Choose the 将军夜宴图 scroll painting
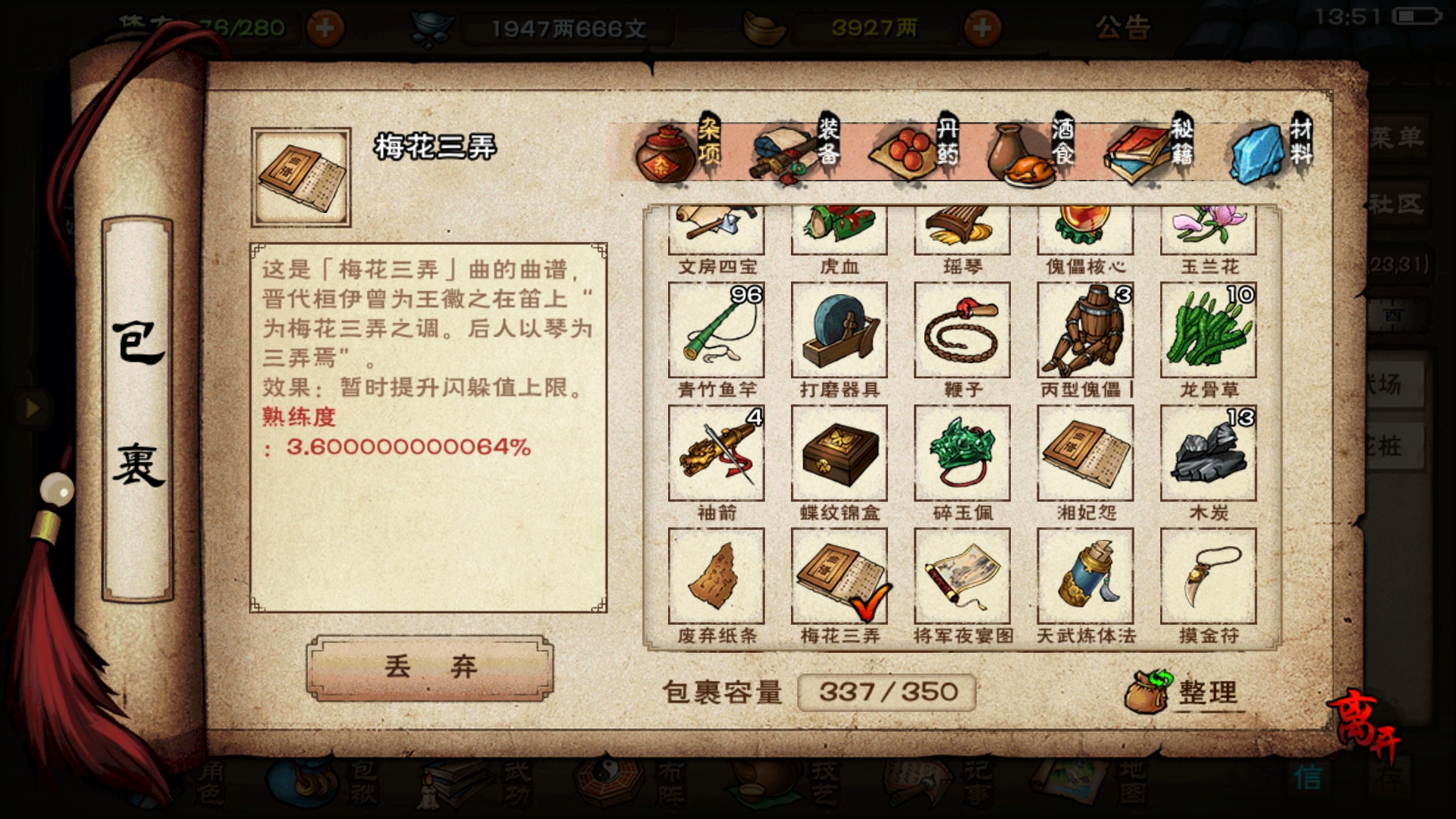 [x=962, y=576]
